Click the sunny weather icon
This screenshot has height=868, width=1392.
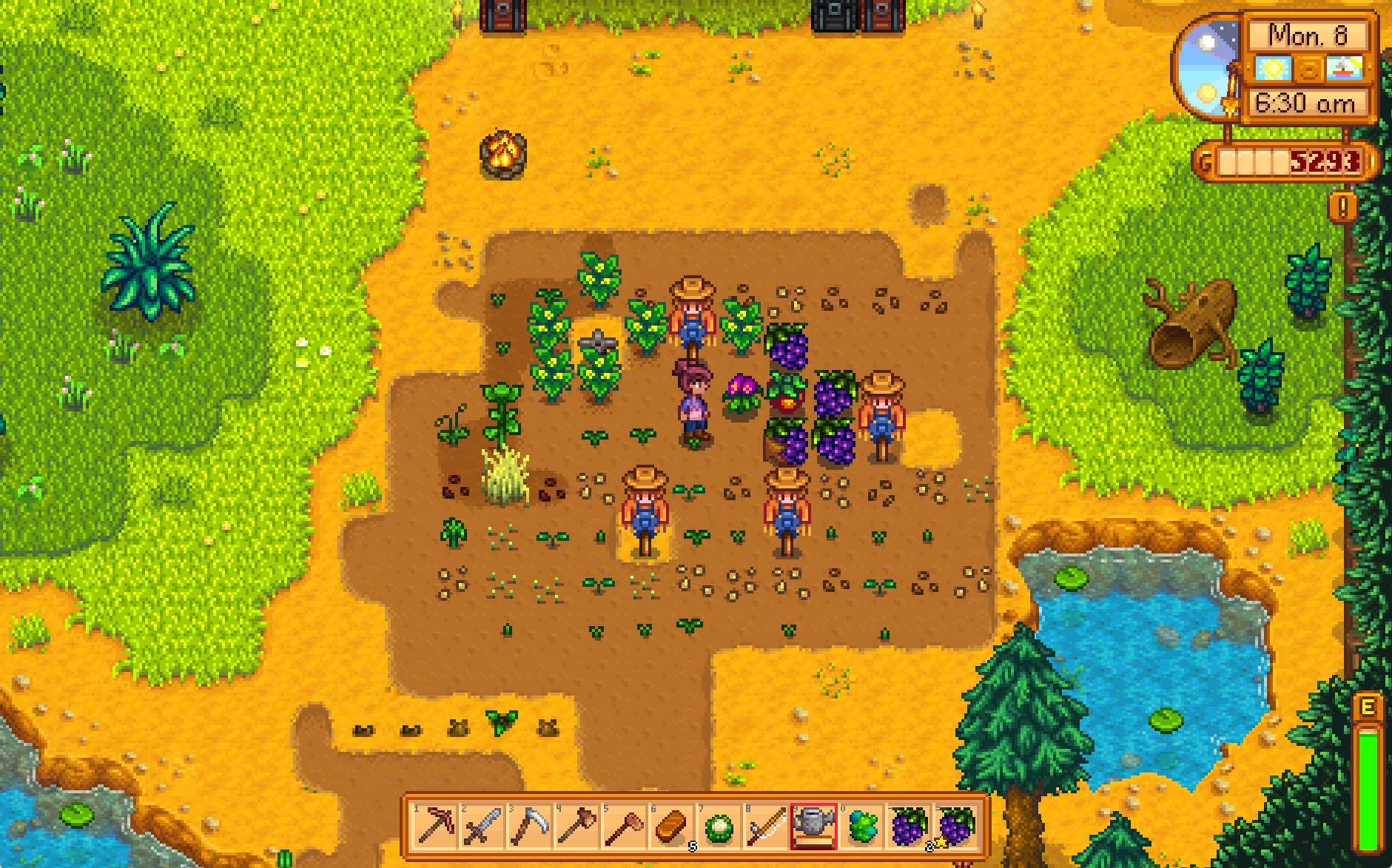(1272, 69)
